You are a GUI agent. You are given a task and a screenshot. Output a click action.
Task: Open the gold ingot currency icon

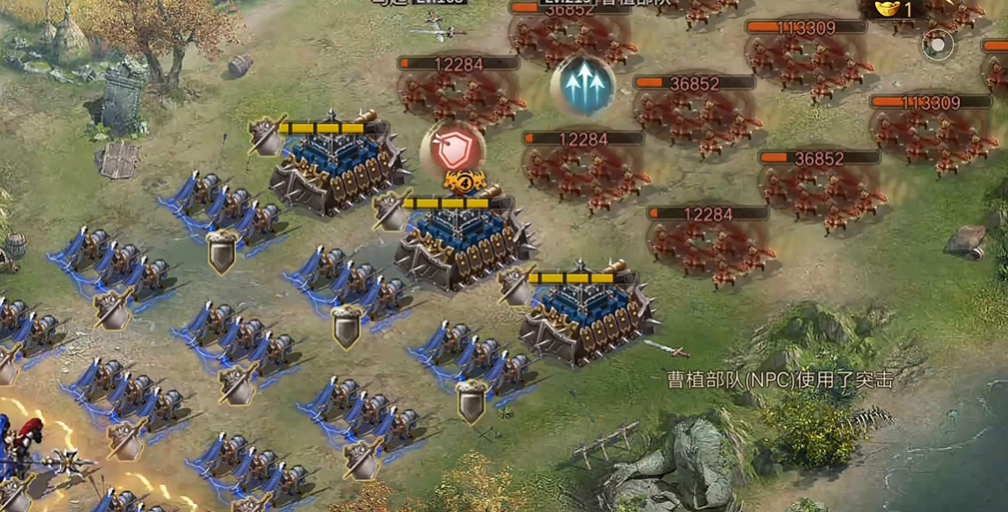pos(886,9)
